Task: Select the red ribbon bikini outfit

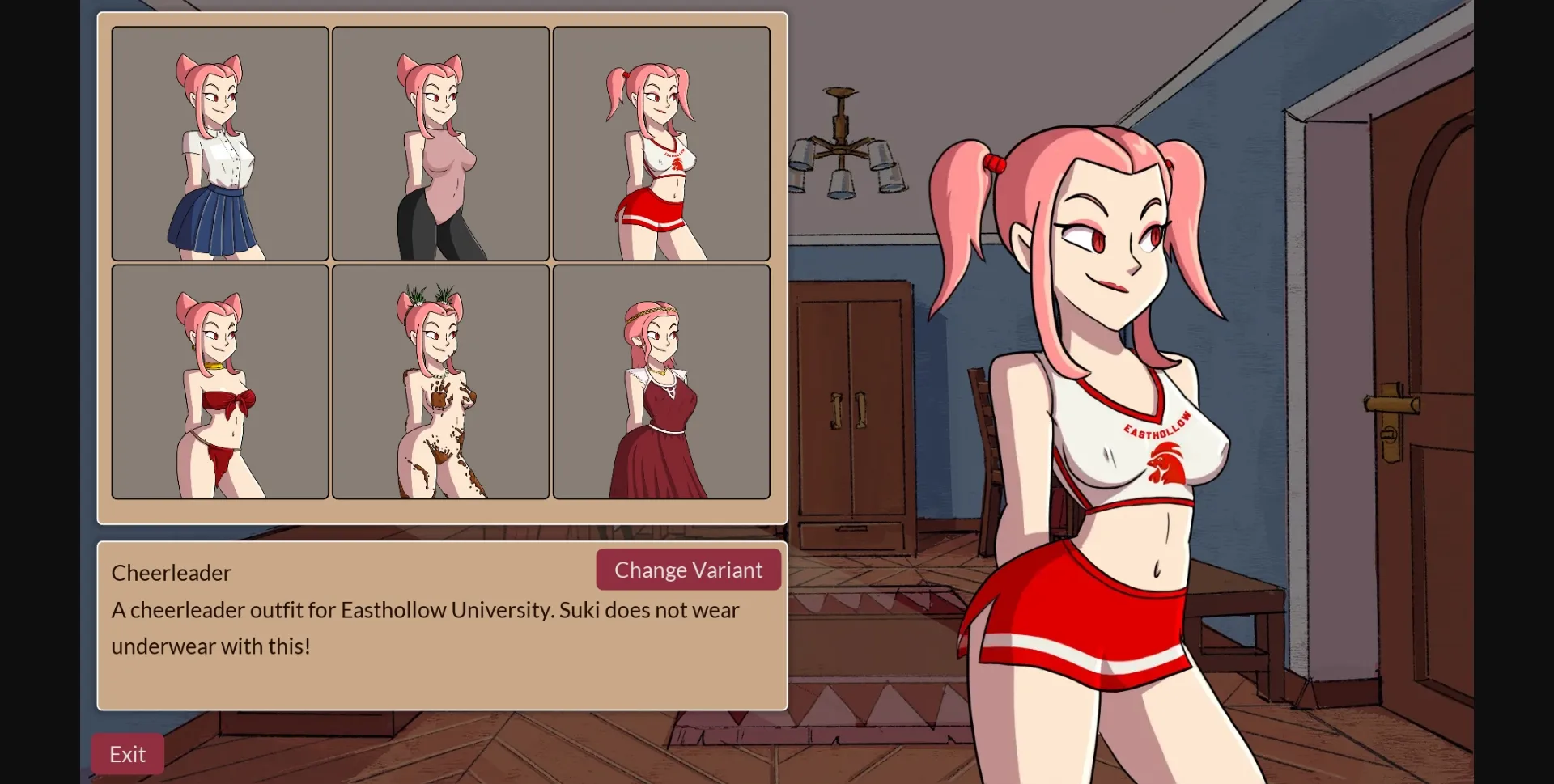Action: point(219,381)
